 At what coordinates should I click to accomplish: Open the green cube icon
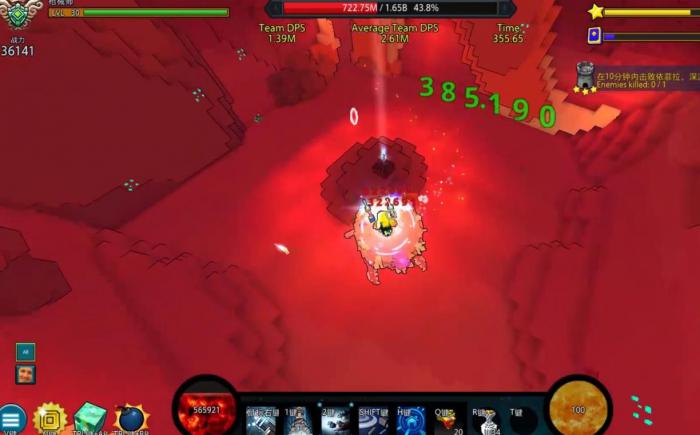pyautogui.click(x=90, y=418)
